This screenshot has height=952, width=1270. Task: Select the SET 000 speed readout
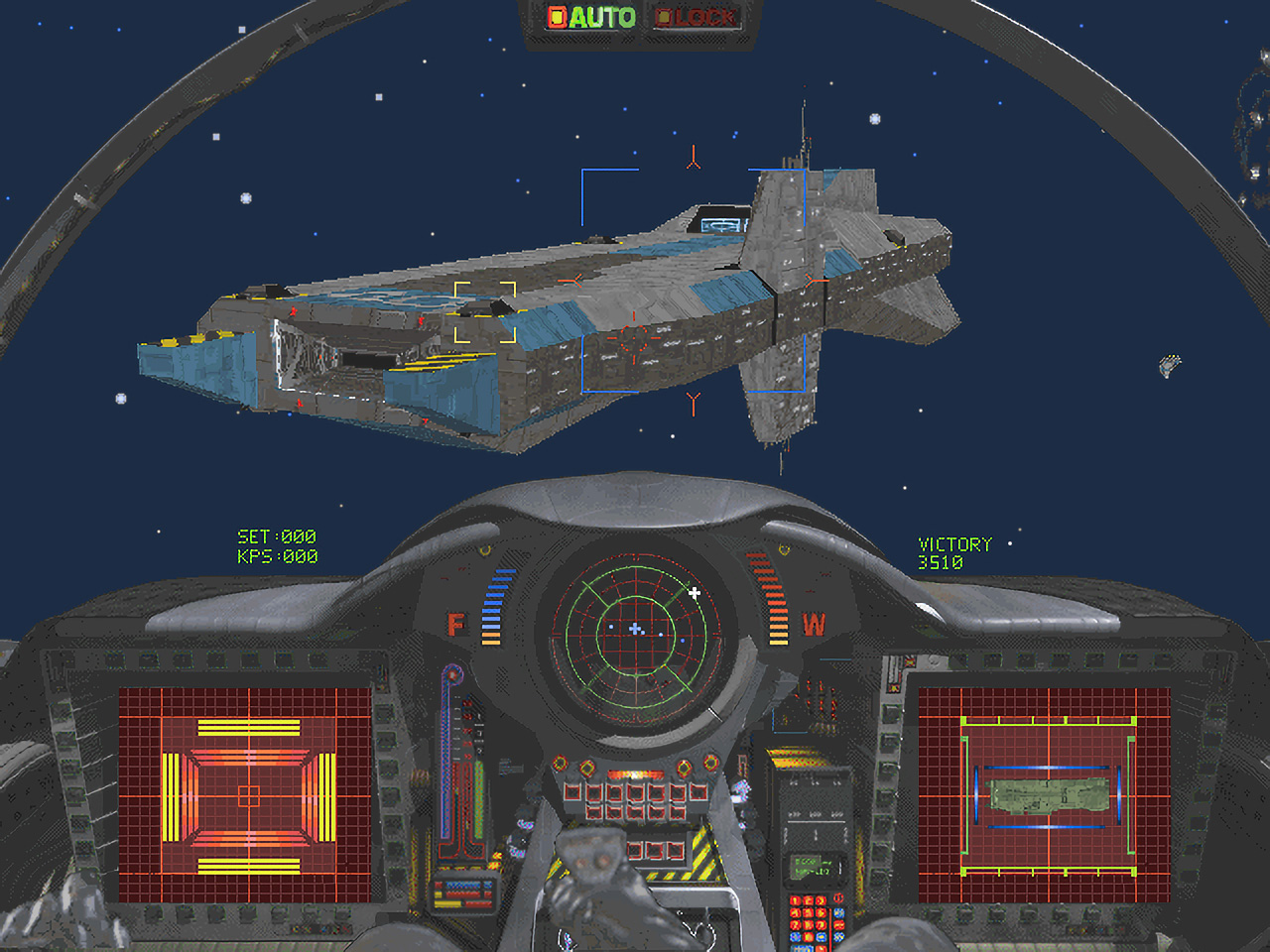278,535
